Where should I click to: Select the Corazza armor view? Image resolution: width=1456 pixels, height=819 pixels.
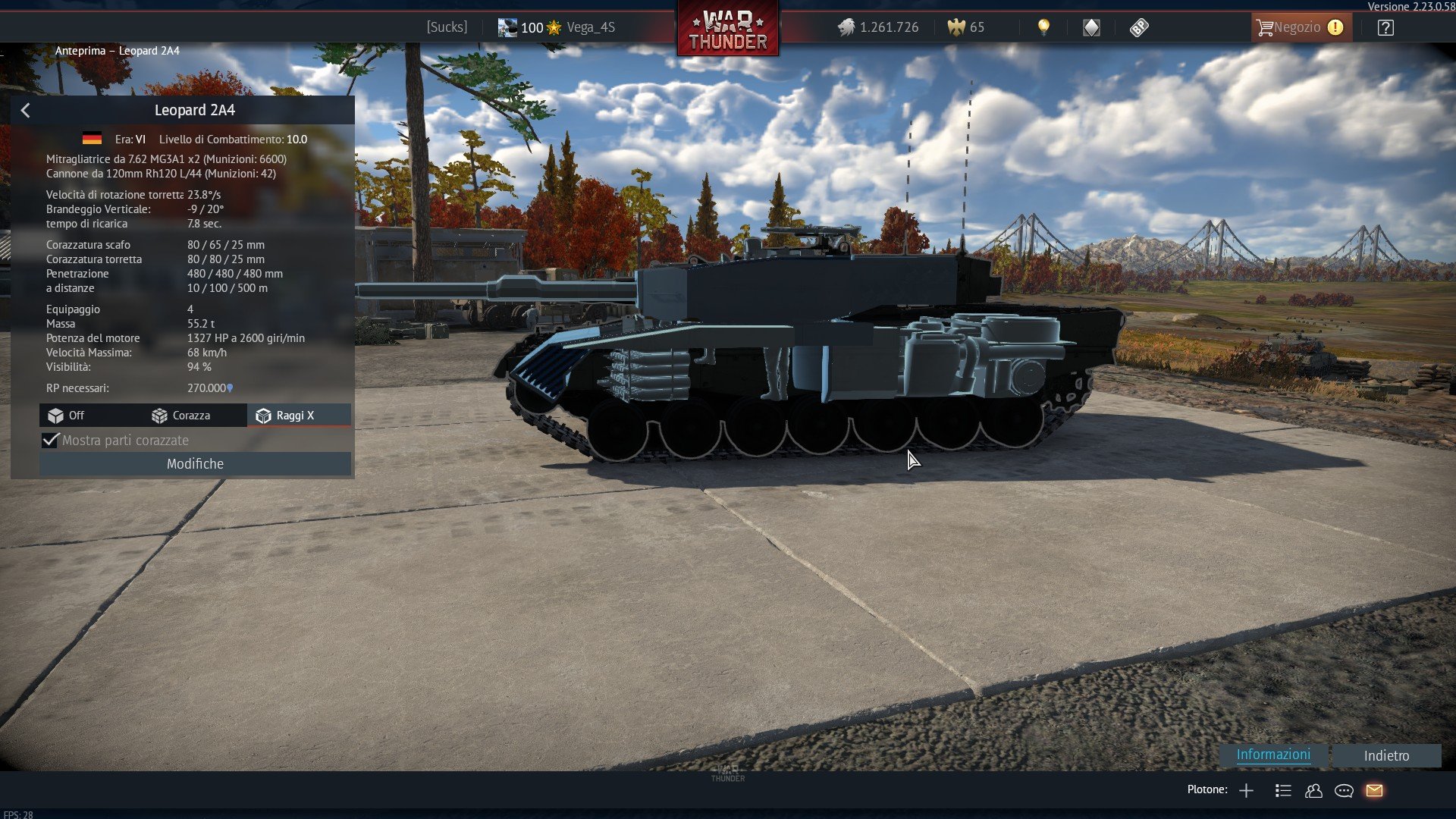coord(181,416)
